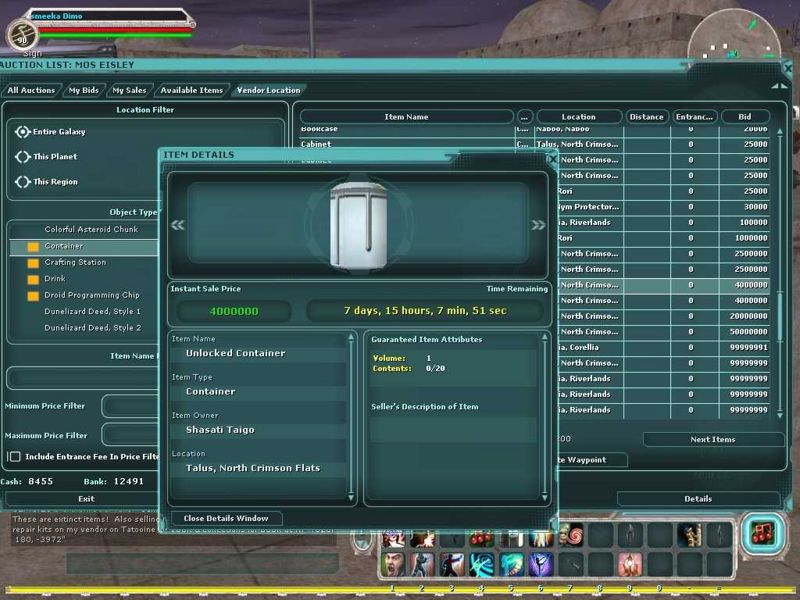The image size is (800, 600).
Task: Switch to the Available Items tab
Action: click(191, 90)
